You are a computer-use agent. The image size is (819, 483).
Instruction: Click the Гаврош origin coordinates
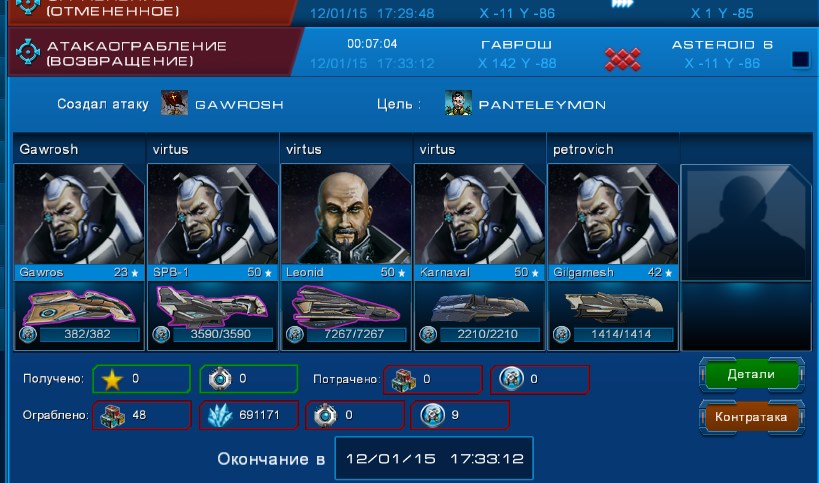tap(517, 63)
